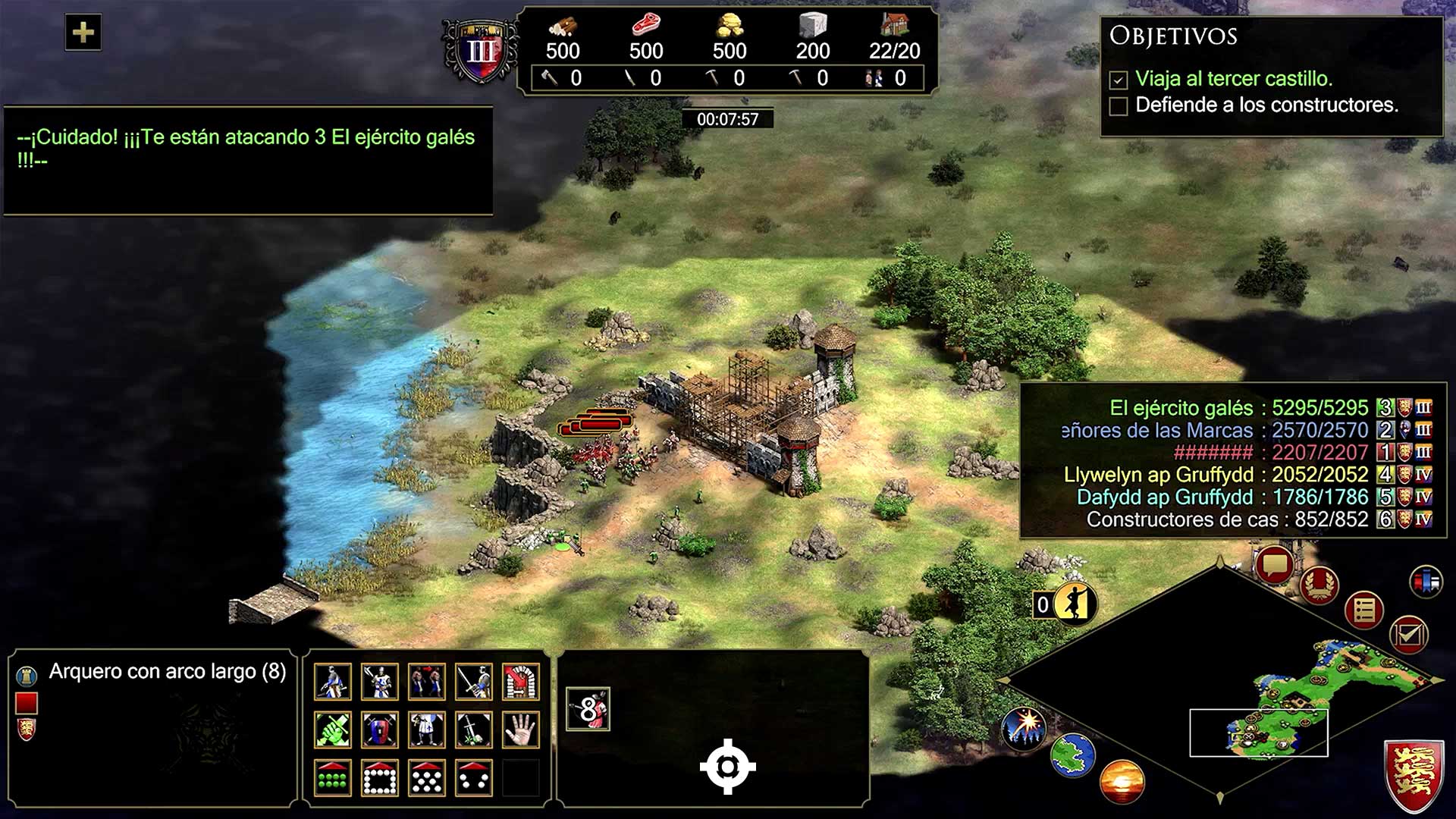
Task: Choose the ungarrison gate icon with red arrow
Action: point(520,682)
